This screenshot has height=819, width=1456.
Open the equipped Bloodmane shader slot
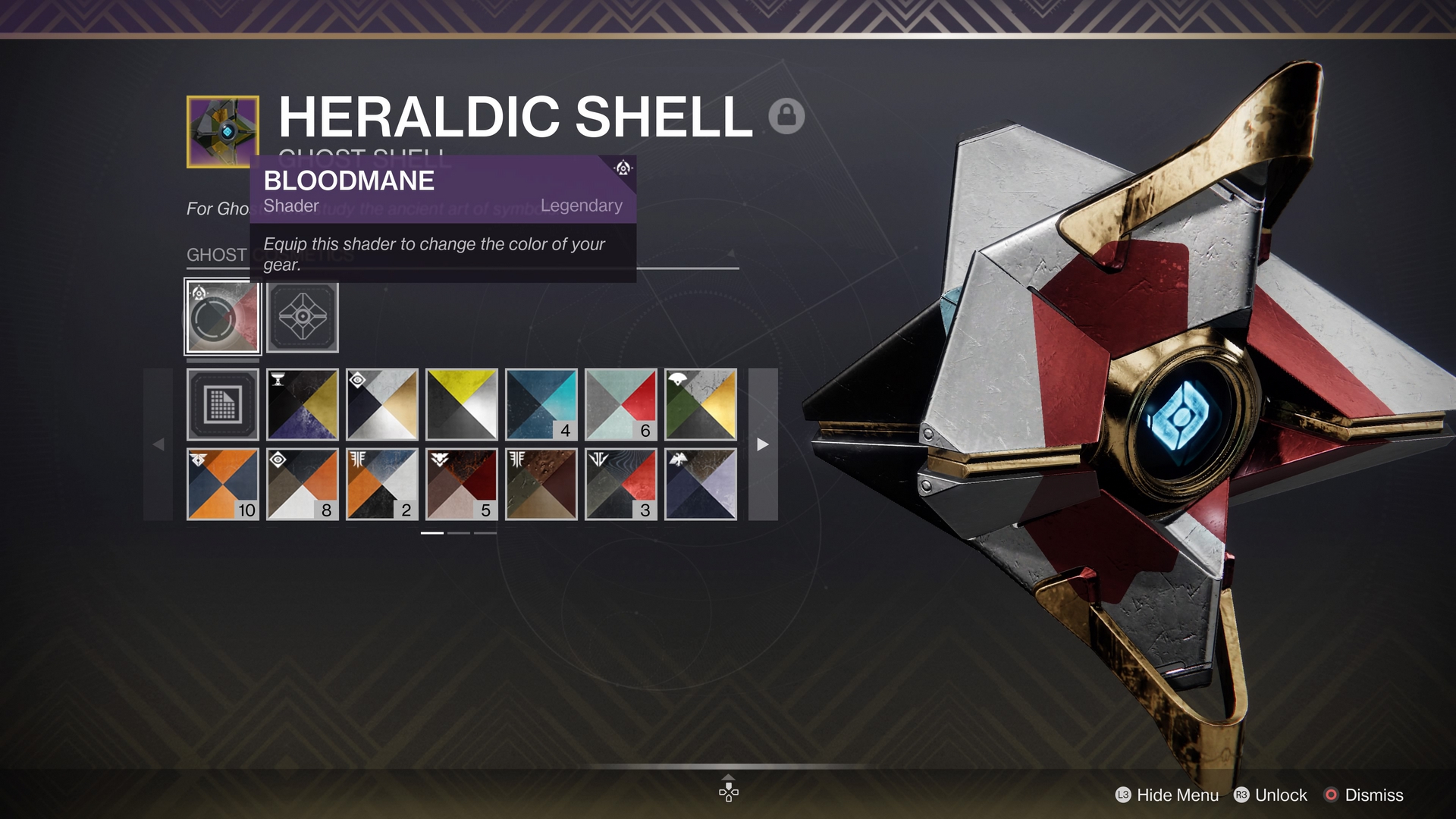pos(222,318)
